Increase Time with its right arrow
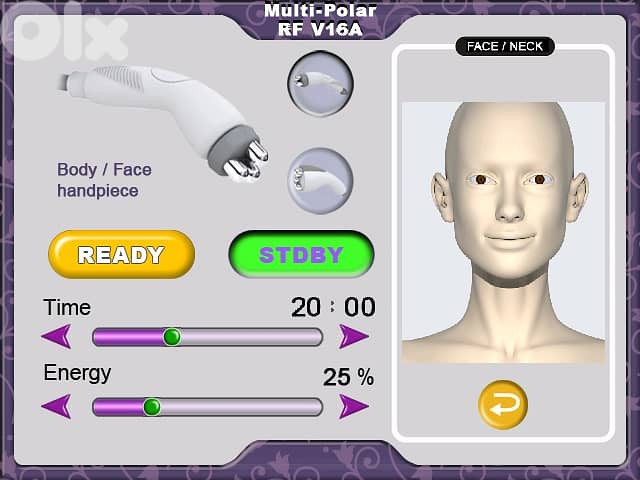640x480 pixels. click(x=354, y=337)
